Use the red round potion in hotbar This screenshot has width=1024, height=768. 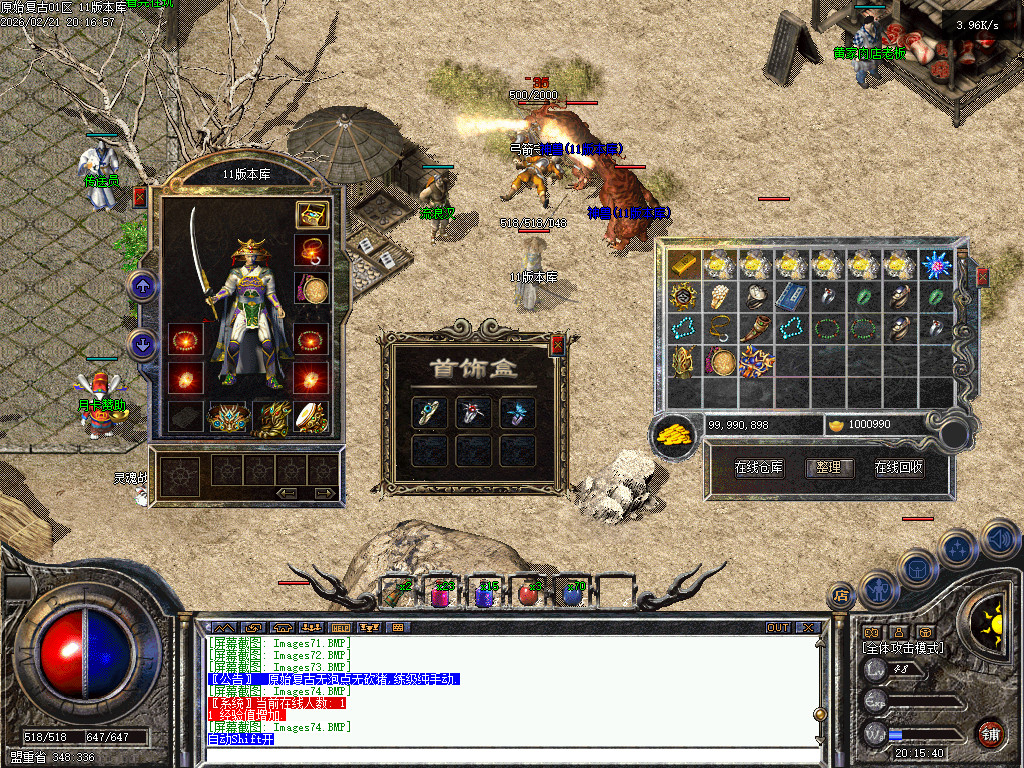click(x=527, y=594)
